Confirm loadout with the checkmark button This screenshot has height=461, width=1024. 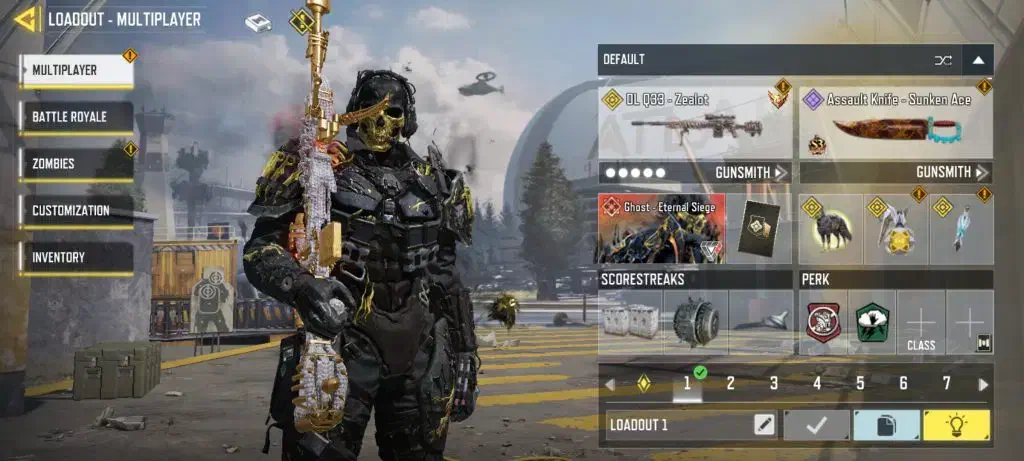point(816,425)
